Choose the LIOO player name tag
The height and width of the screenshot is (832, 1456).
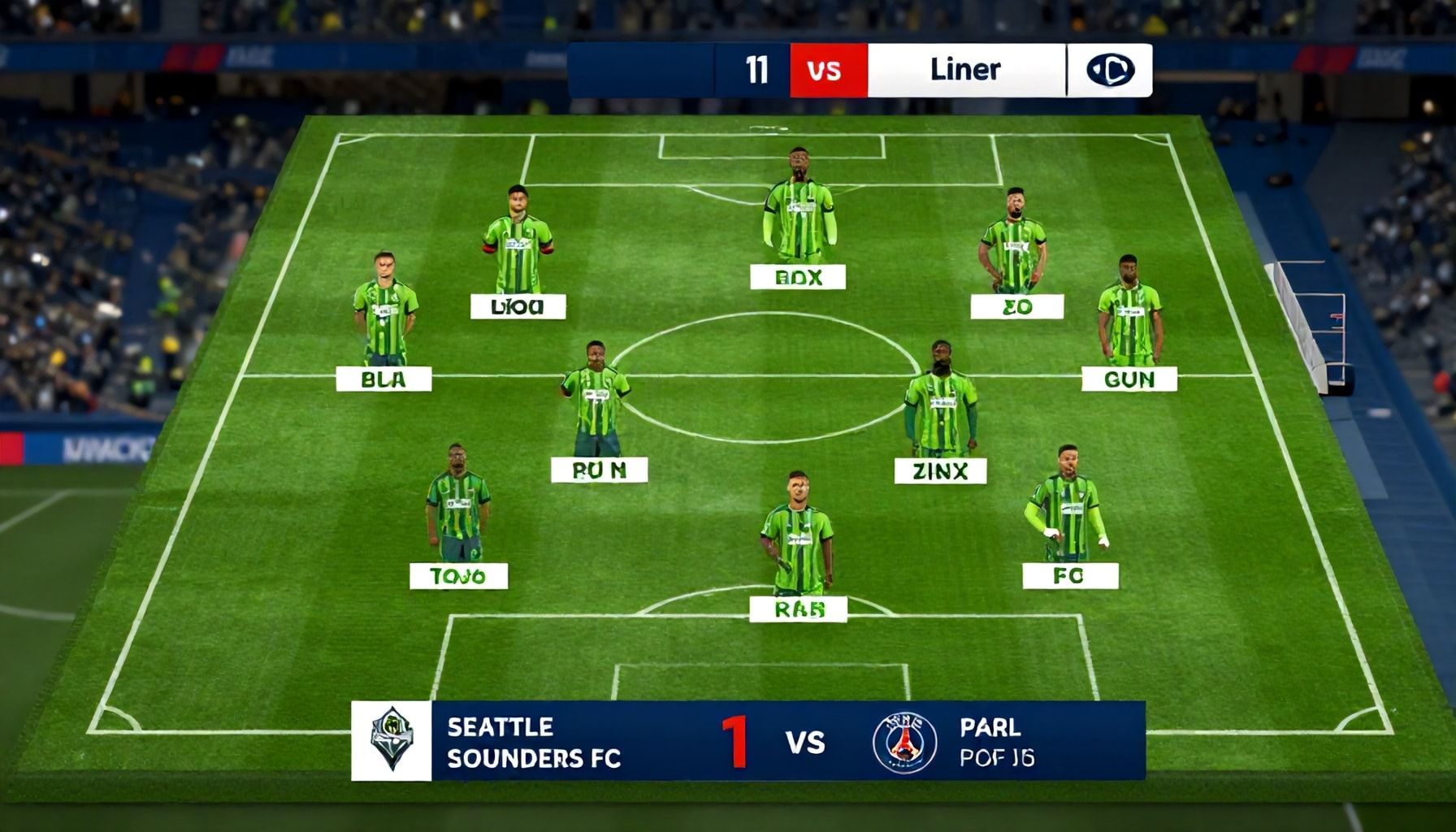[x=518, y=306]
